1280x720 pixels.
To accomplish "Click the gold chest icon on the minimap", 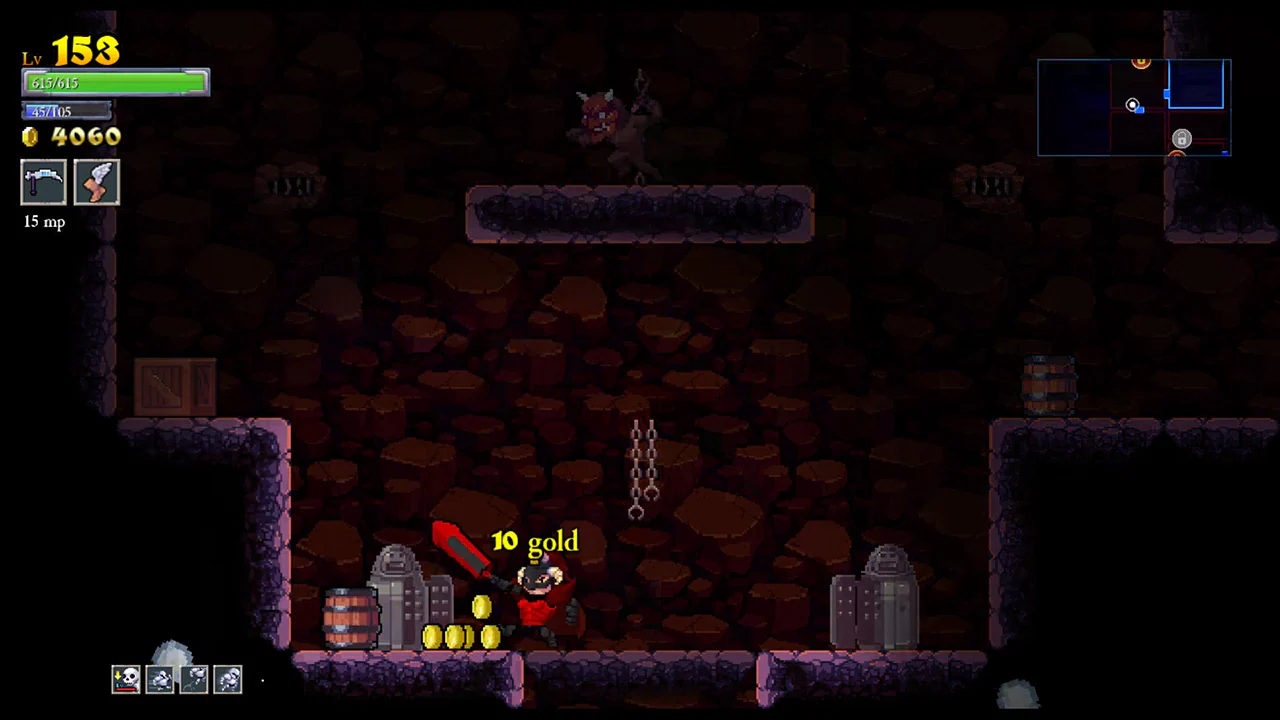I will pyautogui.click(x=1141, y=62).
